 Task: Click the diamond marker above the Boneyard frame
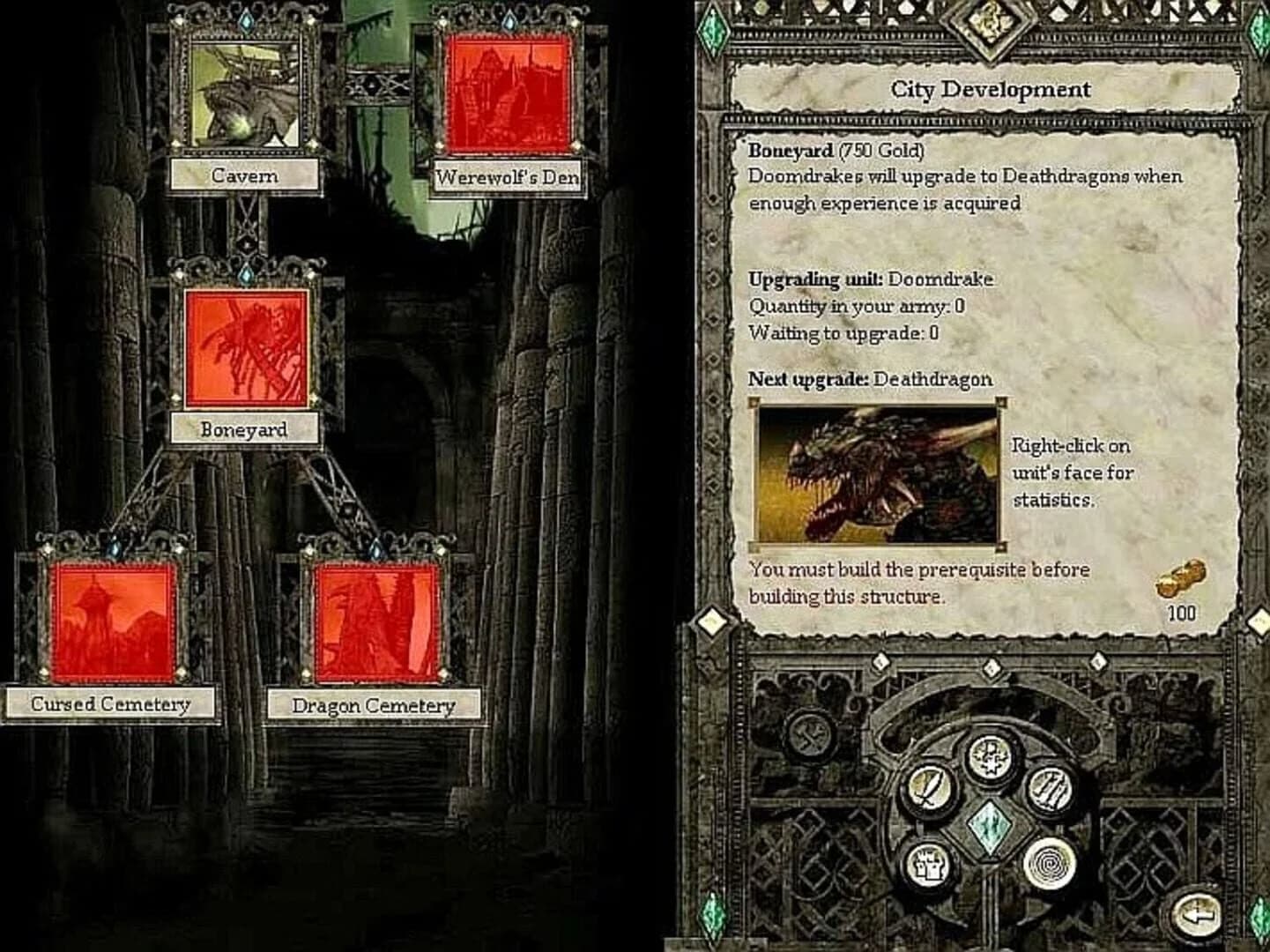click(x=245, y=274)
